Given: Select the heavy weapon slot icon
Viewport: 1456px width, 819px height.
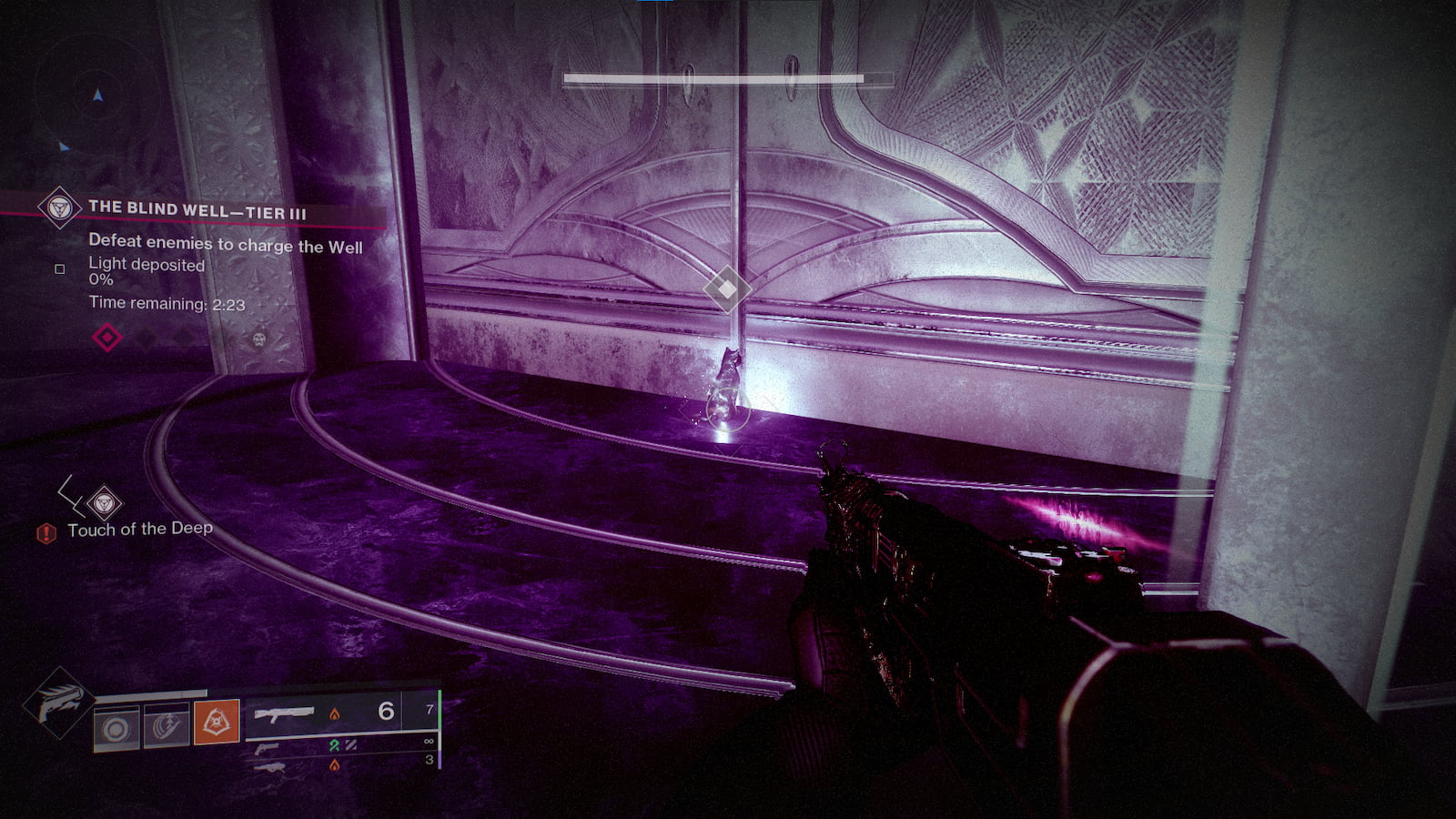Looking at the screenshot, I should click(270, 769).
